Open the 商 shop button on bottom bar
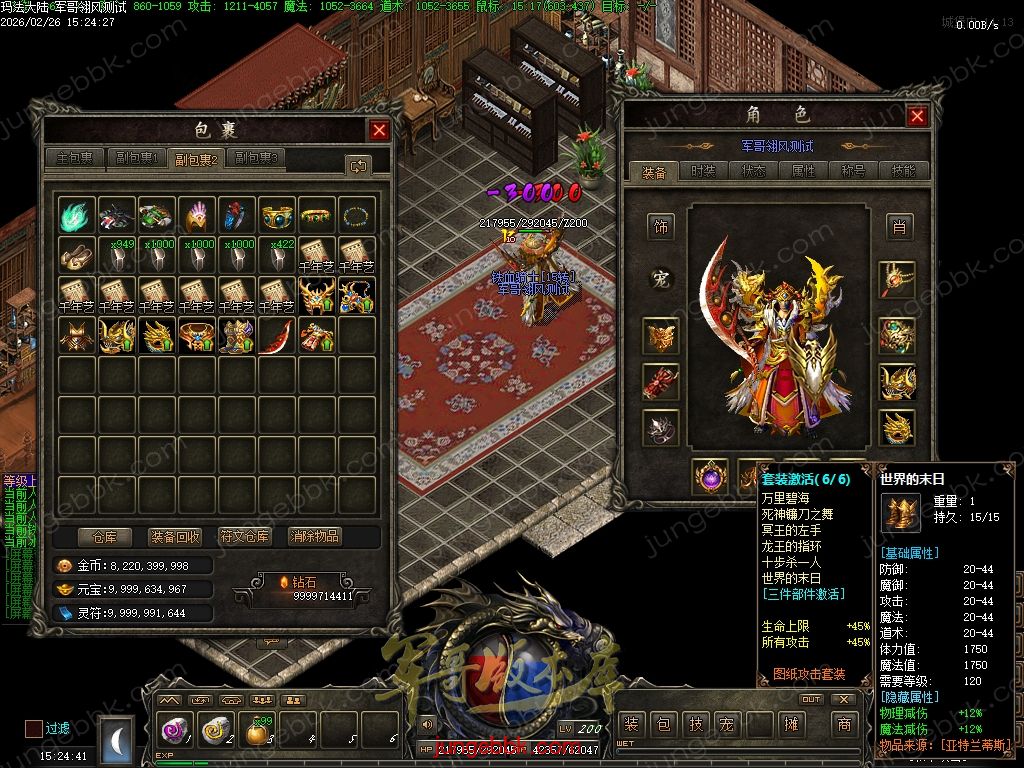This screenshot has height=768, width=1024. (843, 724)
